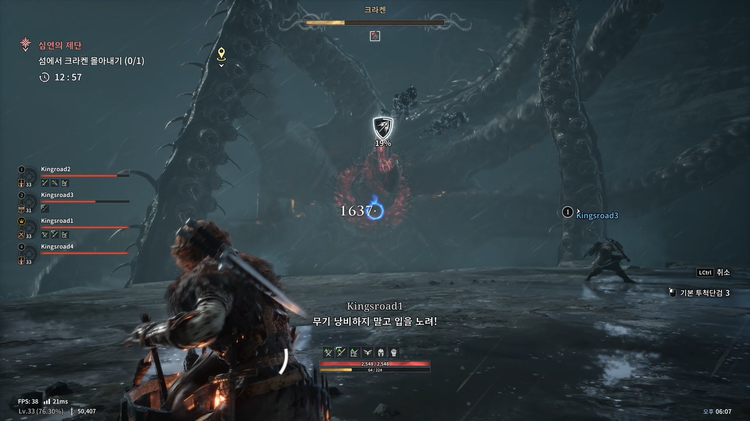Select party member Kingroad2

pyautogui.click(x=56, y=170)
